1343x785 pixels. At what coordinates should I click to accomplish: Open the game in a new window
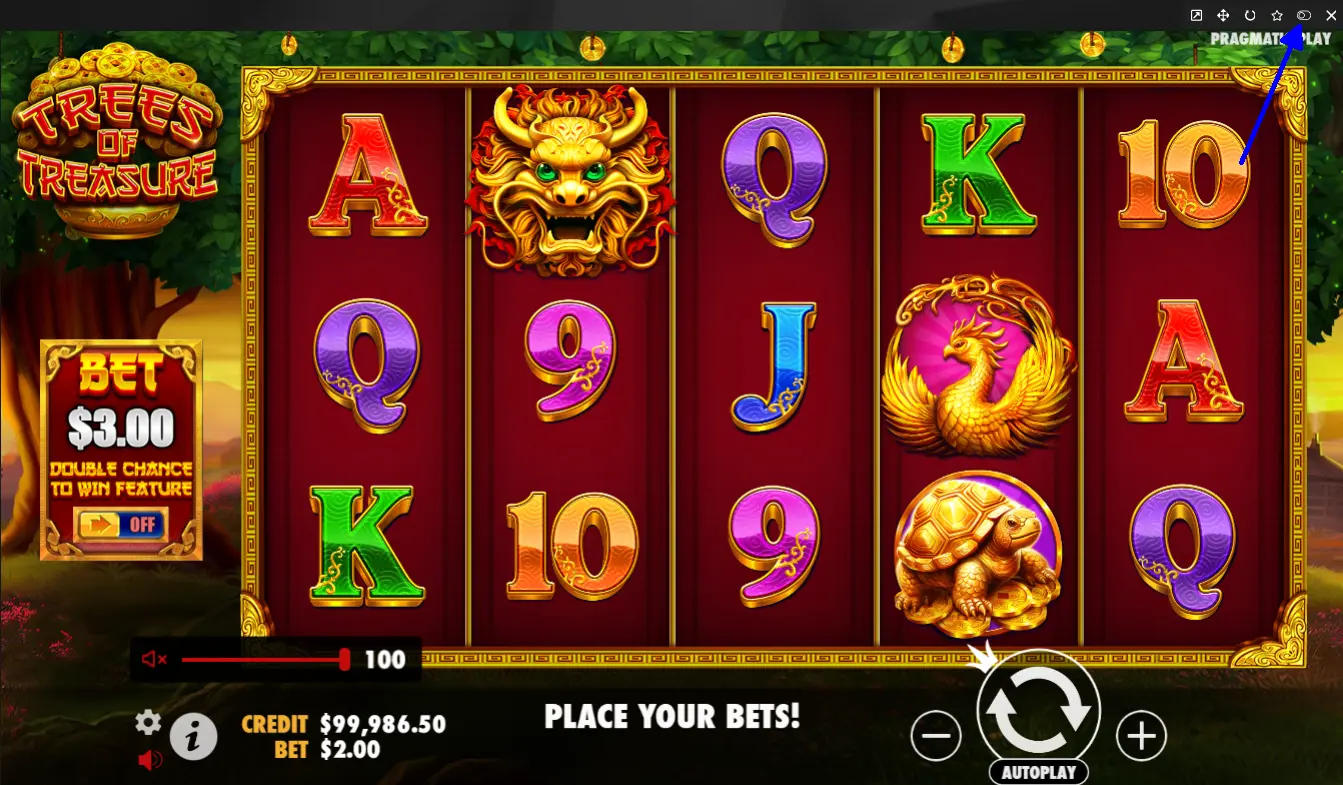tap(1196, 15)
